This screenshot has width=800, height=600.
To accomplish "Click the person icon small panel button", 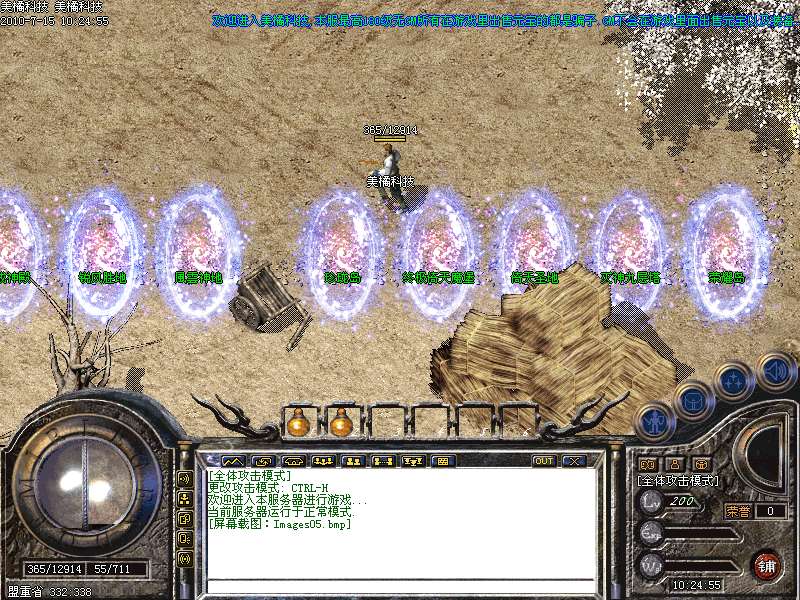I will 674,465.
